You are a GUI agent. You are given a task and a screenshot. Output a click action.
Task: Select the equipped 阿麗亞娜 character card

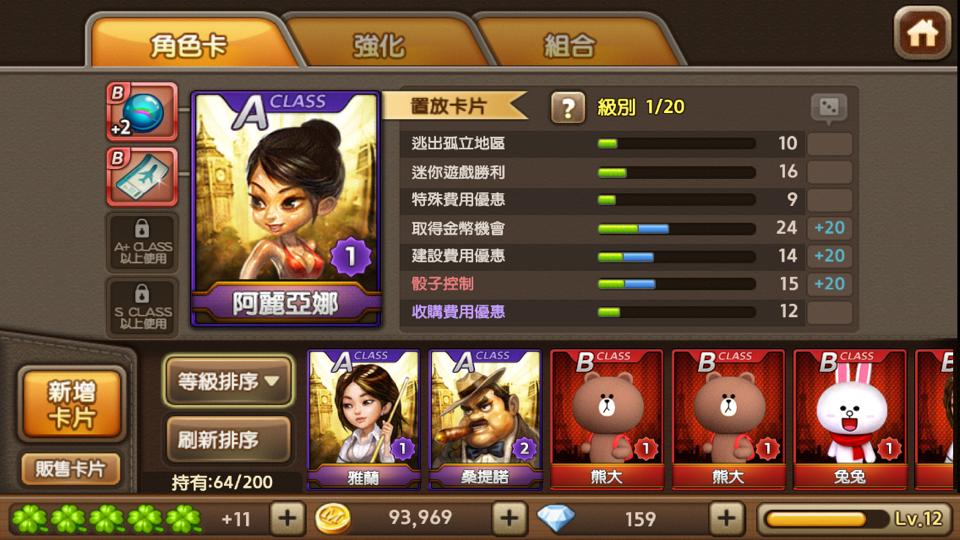tap(285, 208)
